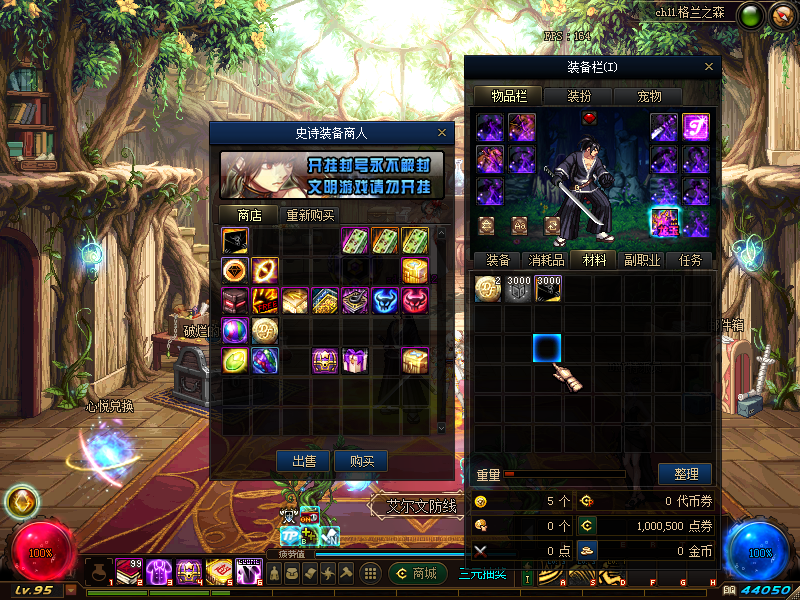Screen dimensions: 800x600
Task: Close the 装备栏 inventory window
Action: [710, 67]
